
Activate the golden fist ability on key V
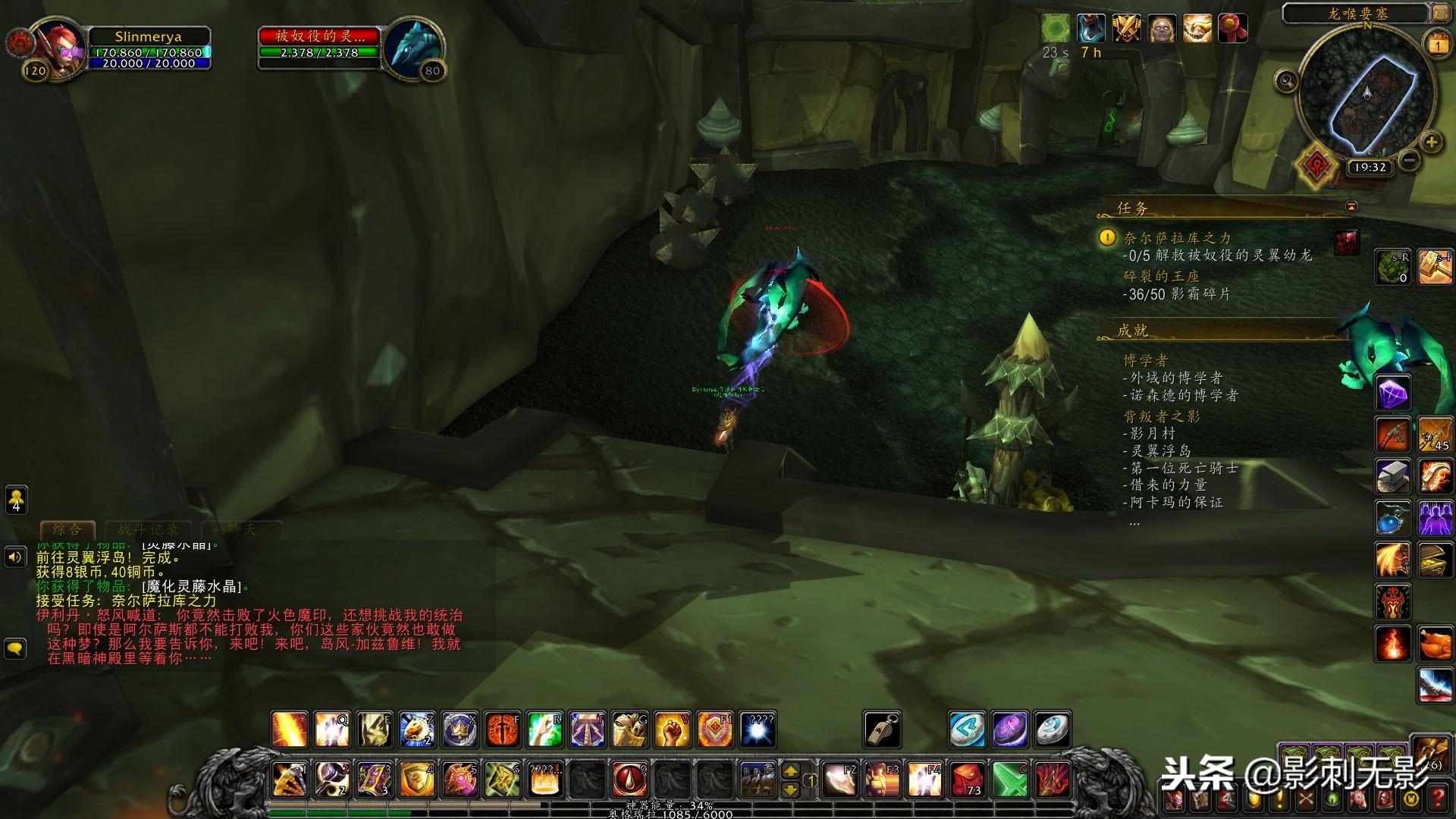671,730
